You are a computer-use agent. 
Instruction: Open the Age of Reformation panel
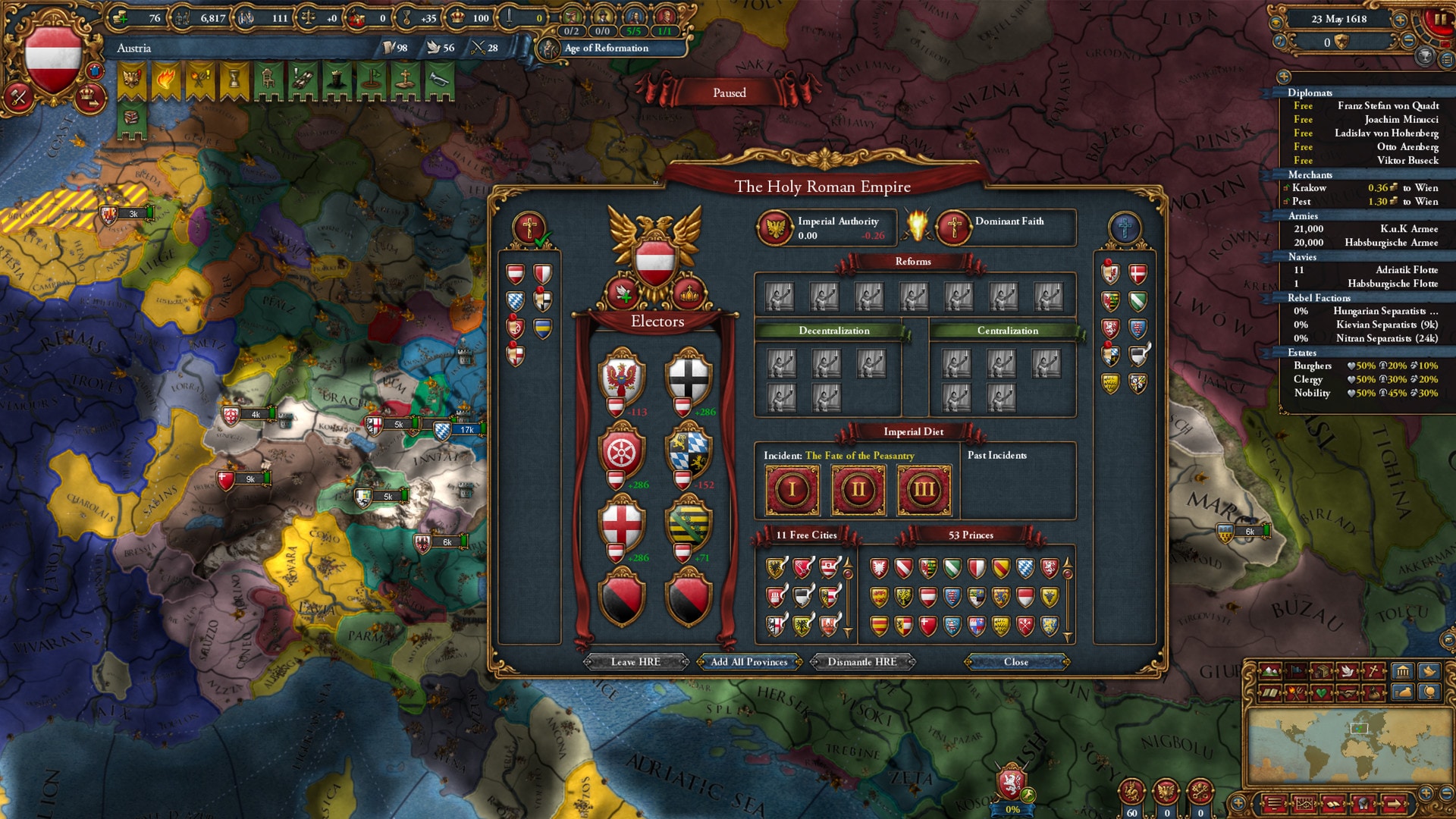(x=607, y=48)
